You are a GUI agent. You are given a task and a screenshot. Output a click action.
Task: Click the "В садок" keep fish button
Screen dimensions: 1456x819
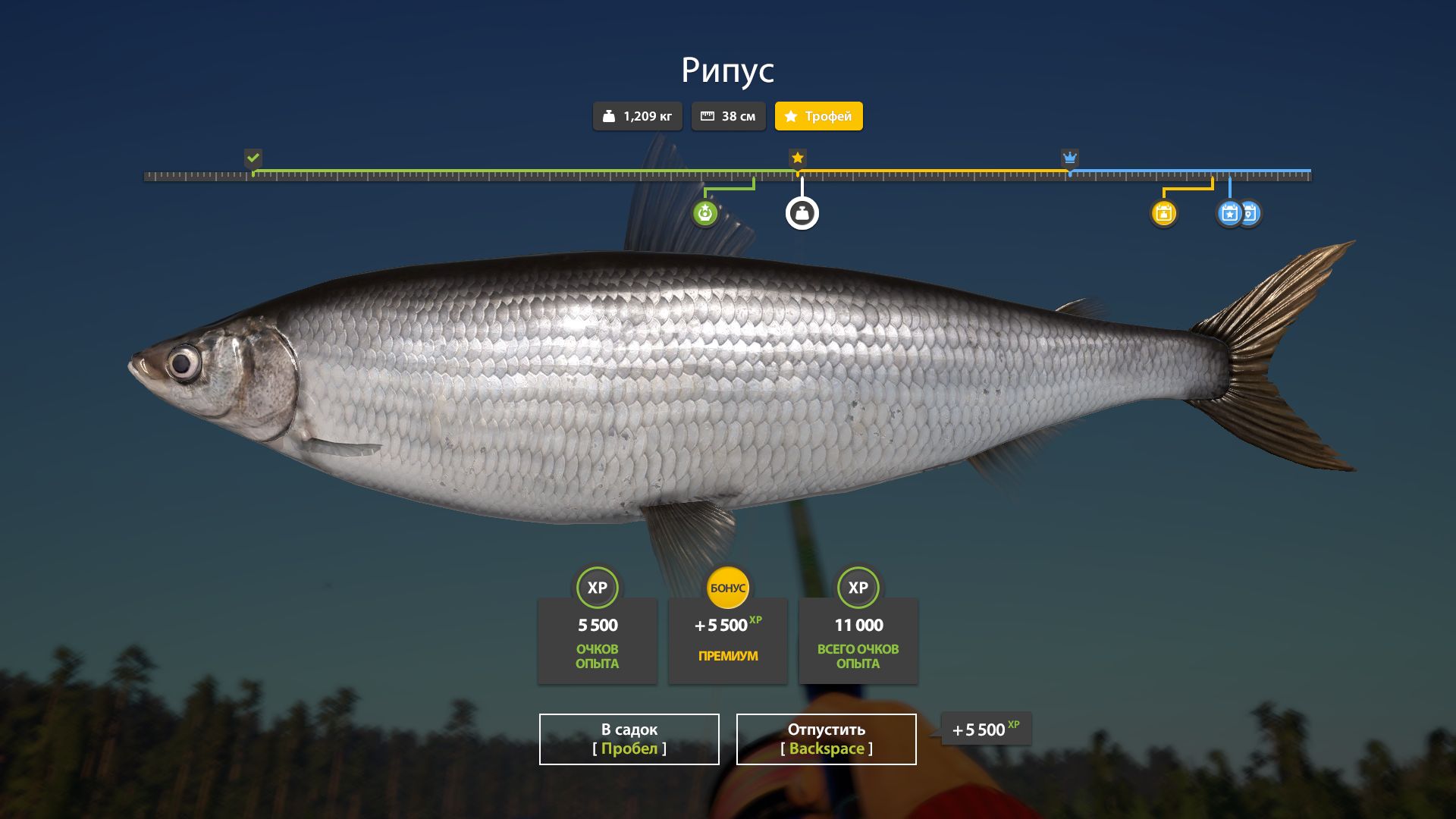629,739
